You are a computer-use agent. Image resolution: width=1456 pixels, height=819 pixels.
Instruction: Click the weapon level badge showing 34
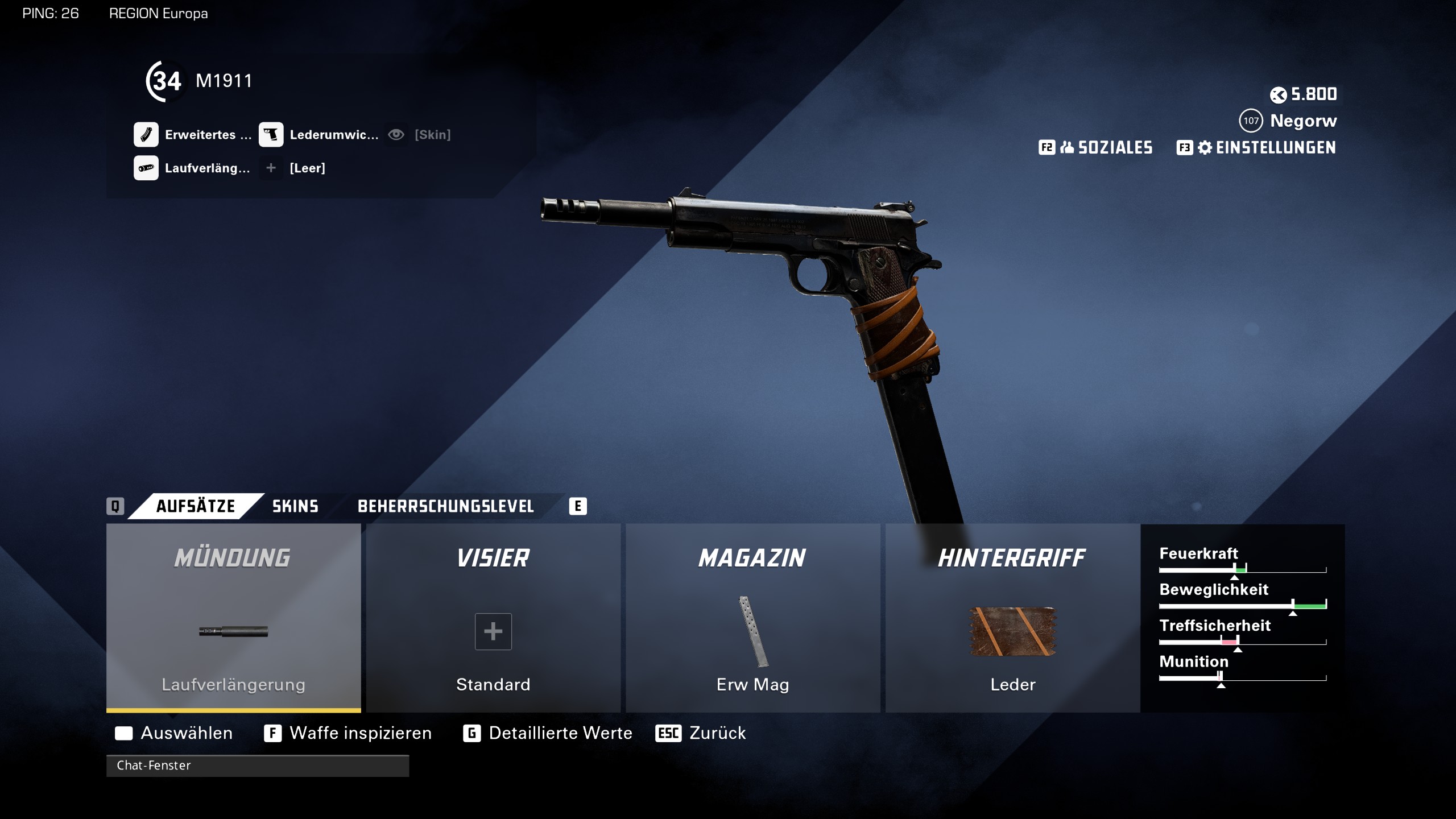click(x=165, y=81)
